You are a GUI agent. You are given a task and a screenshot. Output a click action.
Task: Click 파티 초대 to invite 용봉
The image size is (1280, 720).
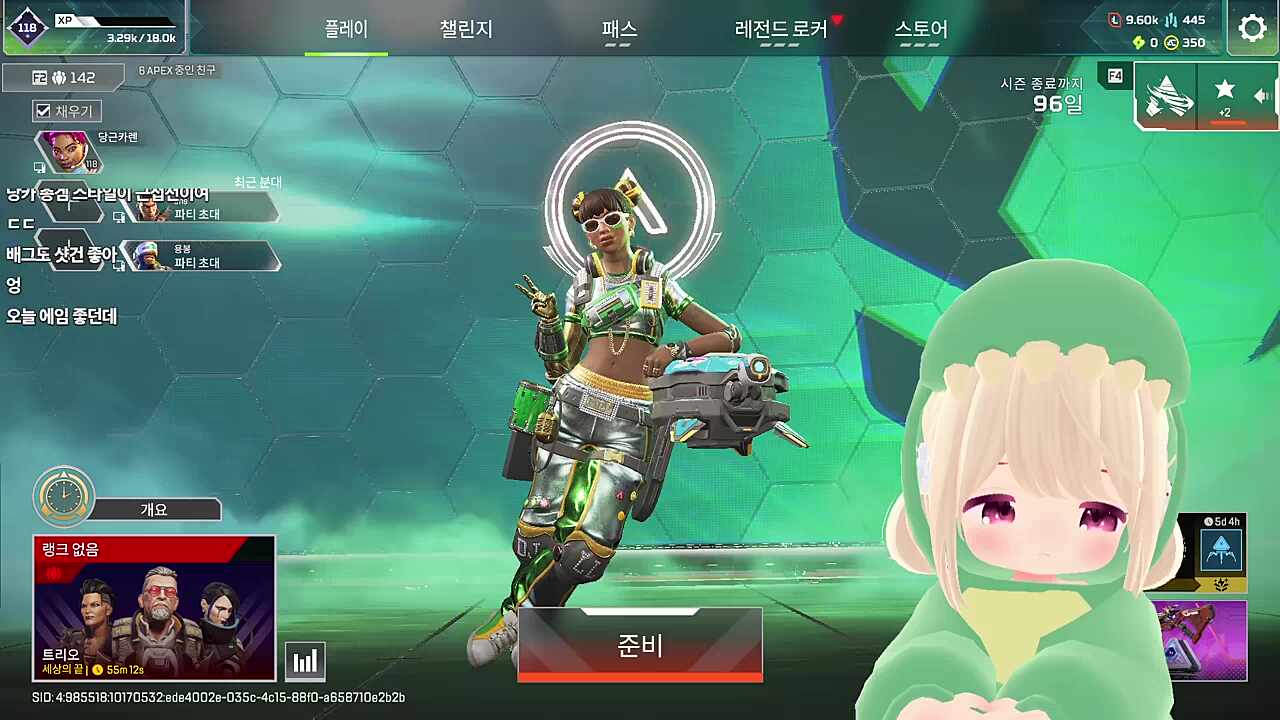(x=197, y=265)
